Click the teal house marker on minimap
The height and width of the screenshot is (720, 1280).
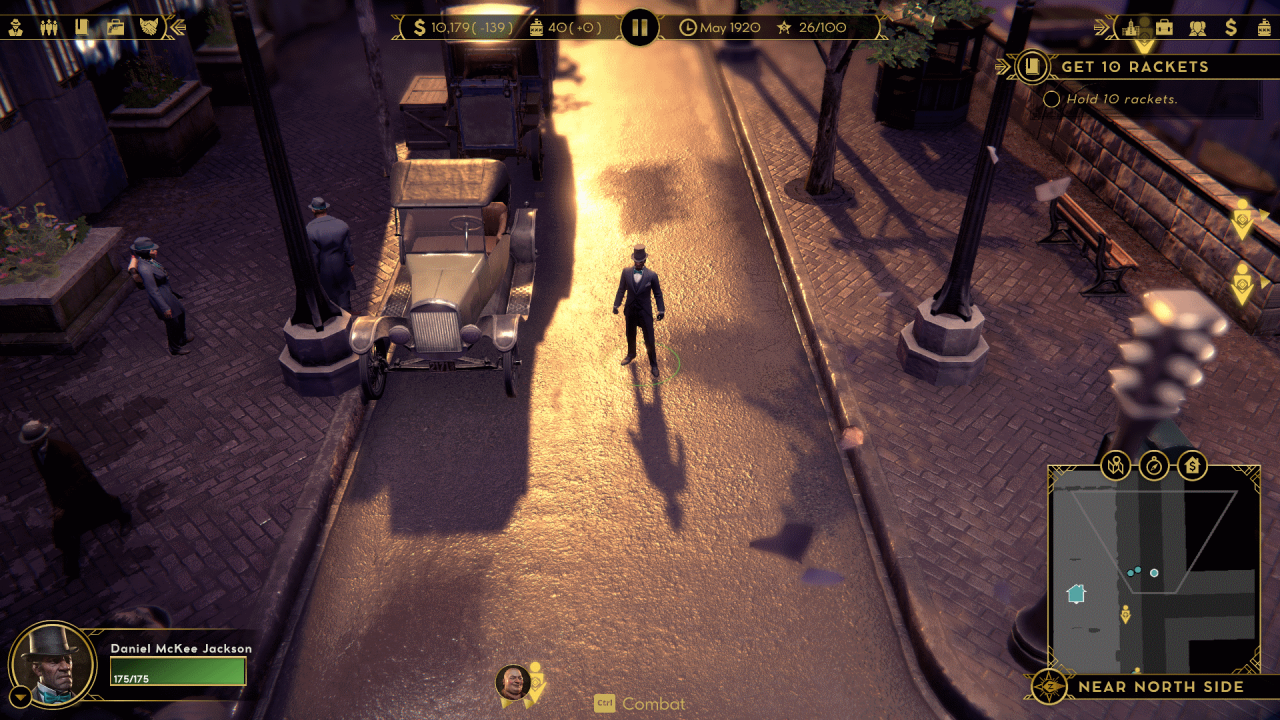[1076, 593]
